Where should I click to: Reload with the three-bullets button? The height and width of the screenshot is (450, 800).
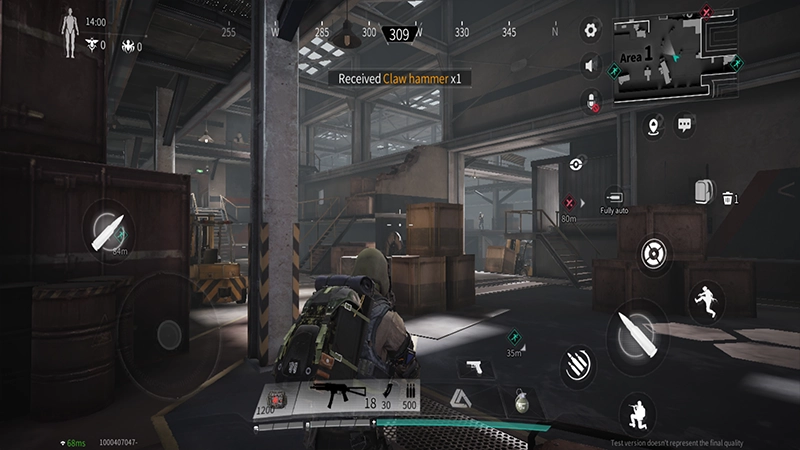point(578,364)
